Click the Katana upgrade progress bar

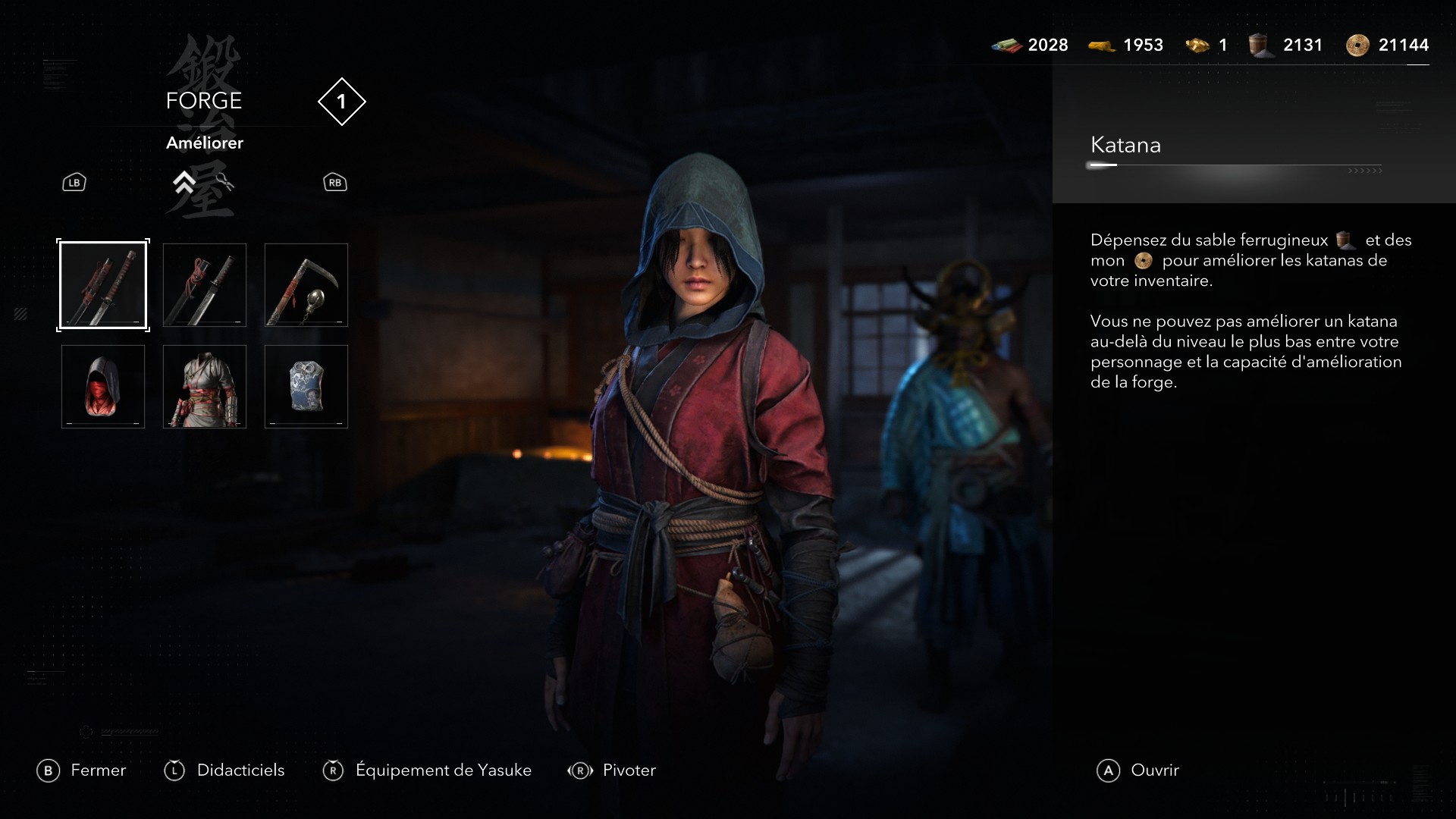click(1236, 165)
